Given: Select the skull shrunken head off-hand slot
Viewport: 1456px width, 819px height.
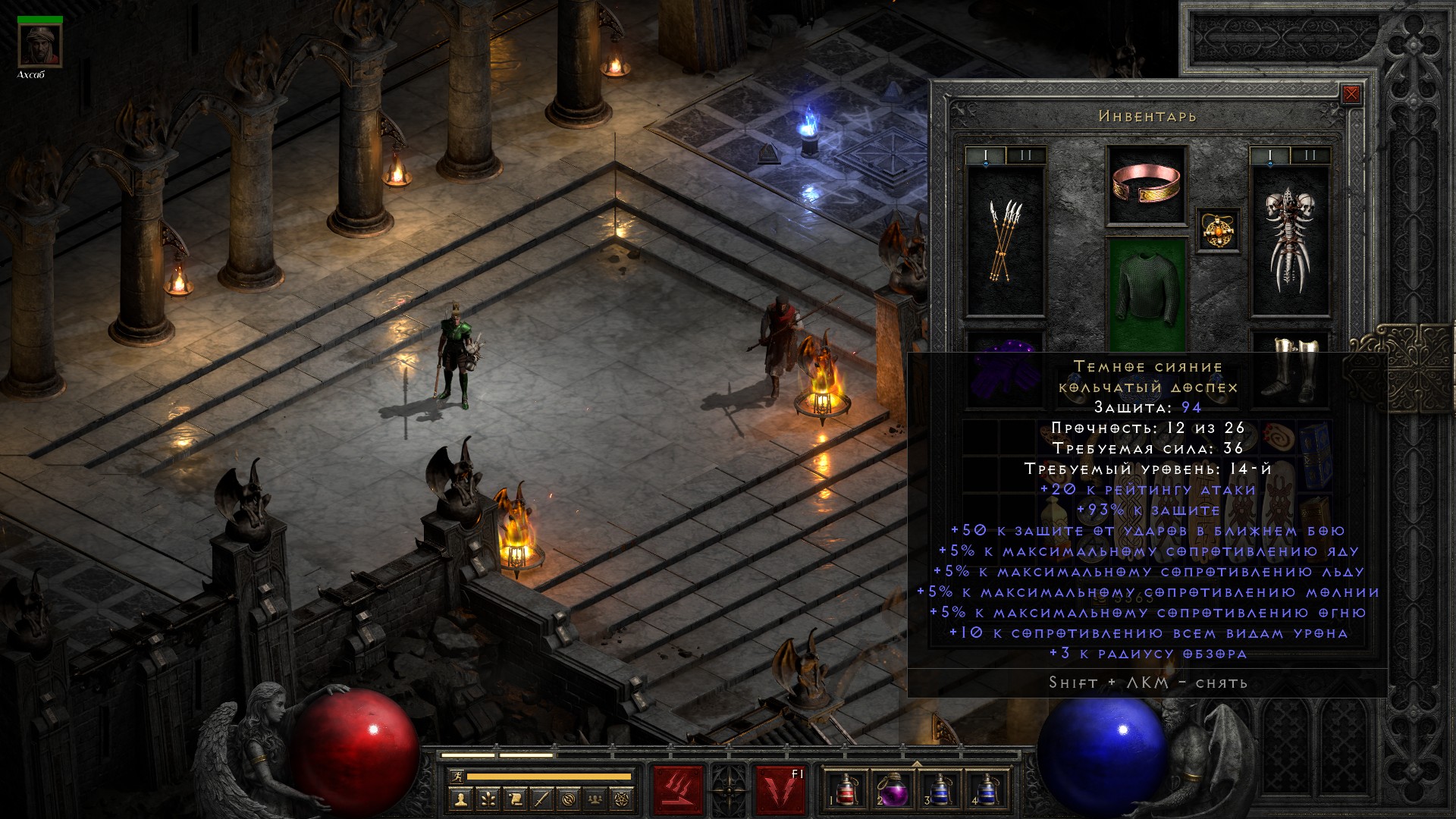Looking at the screenshot, I should pyautogui.click(x=1289, y=240).
